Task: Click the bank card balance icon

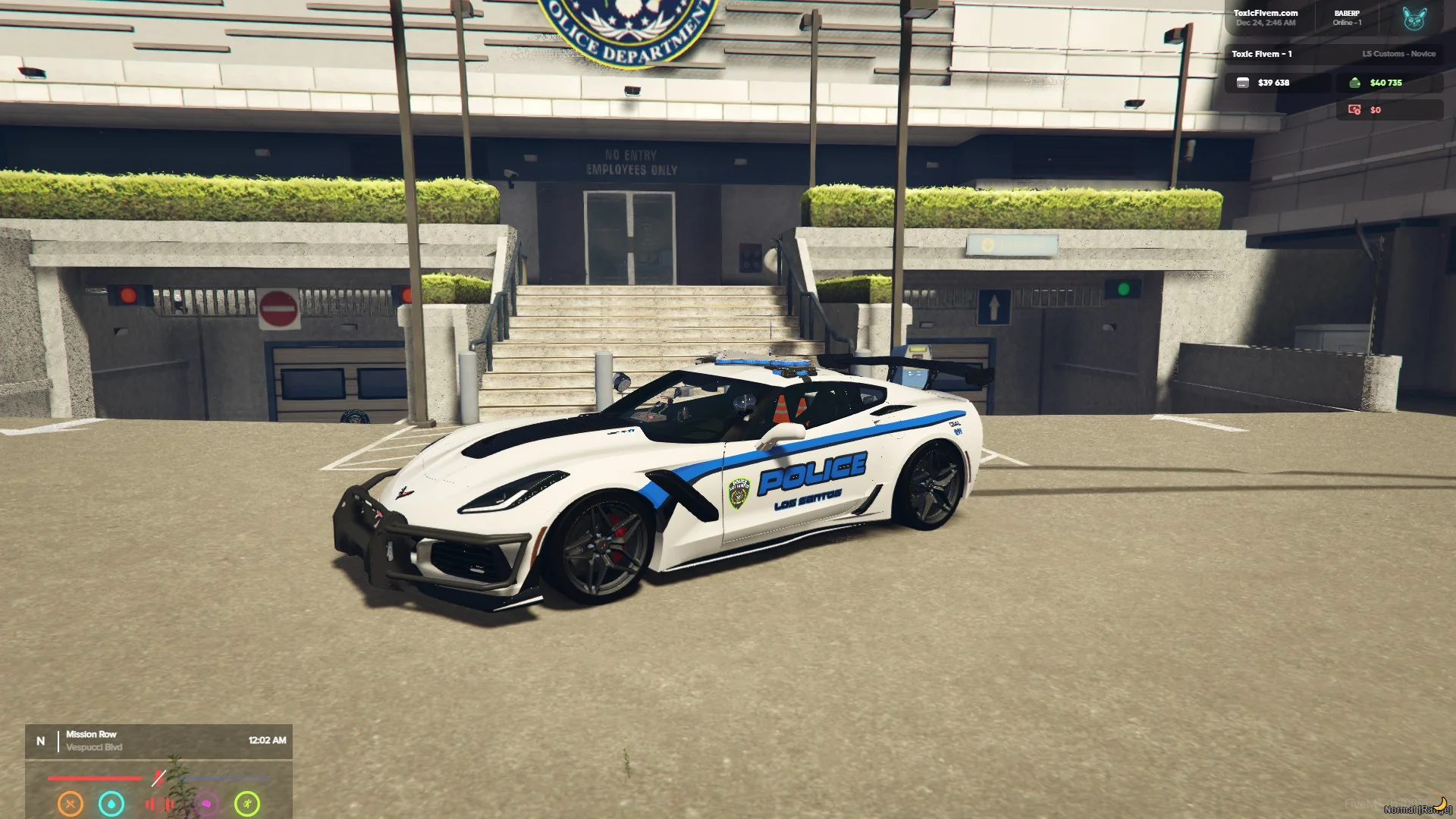Action: tap(1242, 83)
